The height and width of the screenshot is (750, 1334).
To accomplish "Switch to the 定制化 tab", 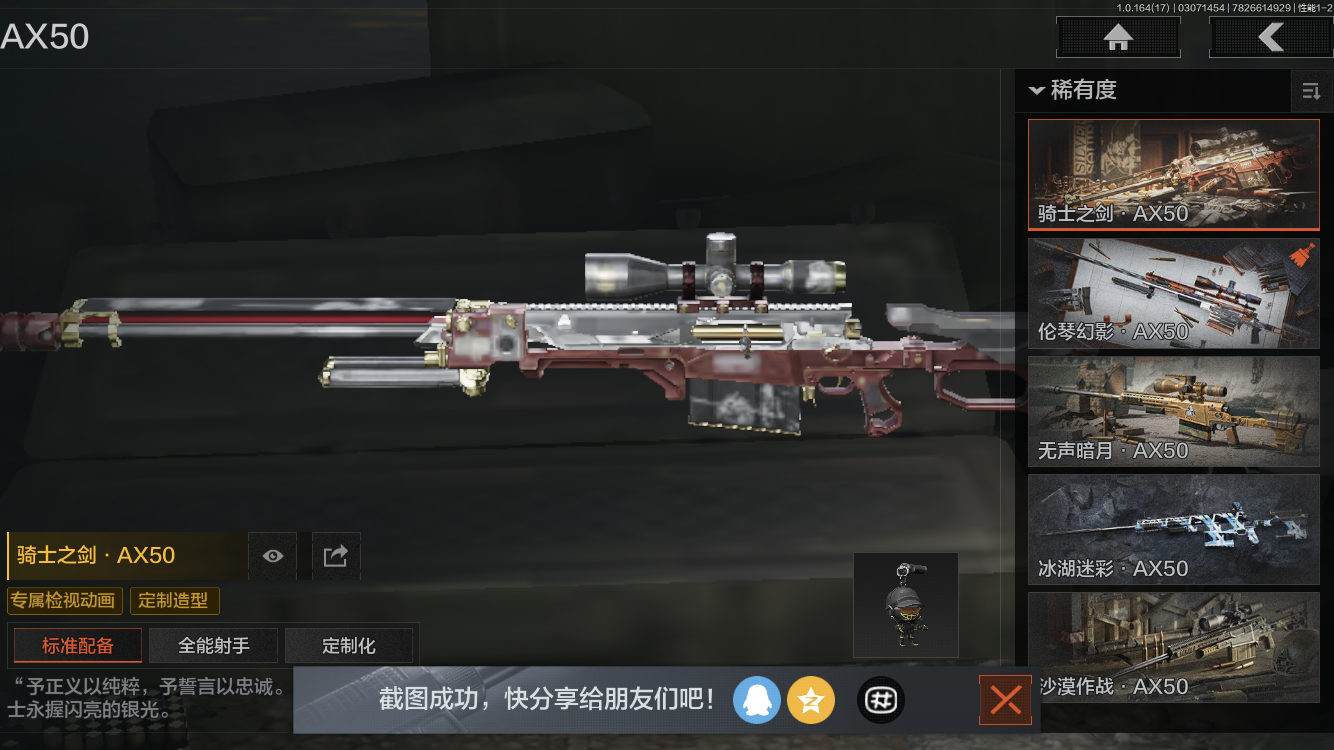I will pyautogui.click(x=349, y=645).
